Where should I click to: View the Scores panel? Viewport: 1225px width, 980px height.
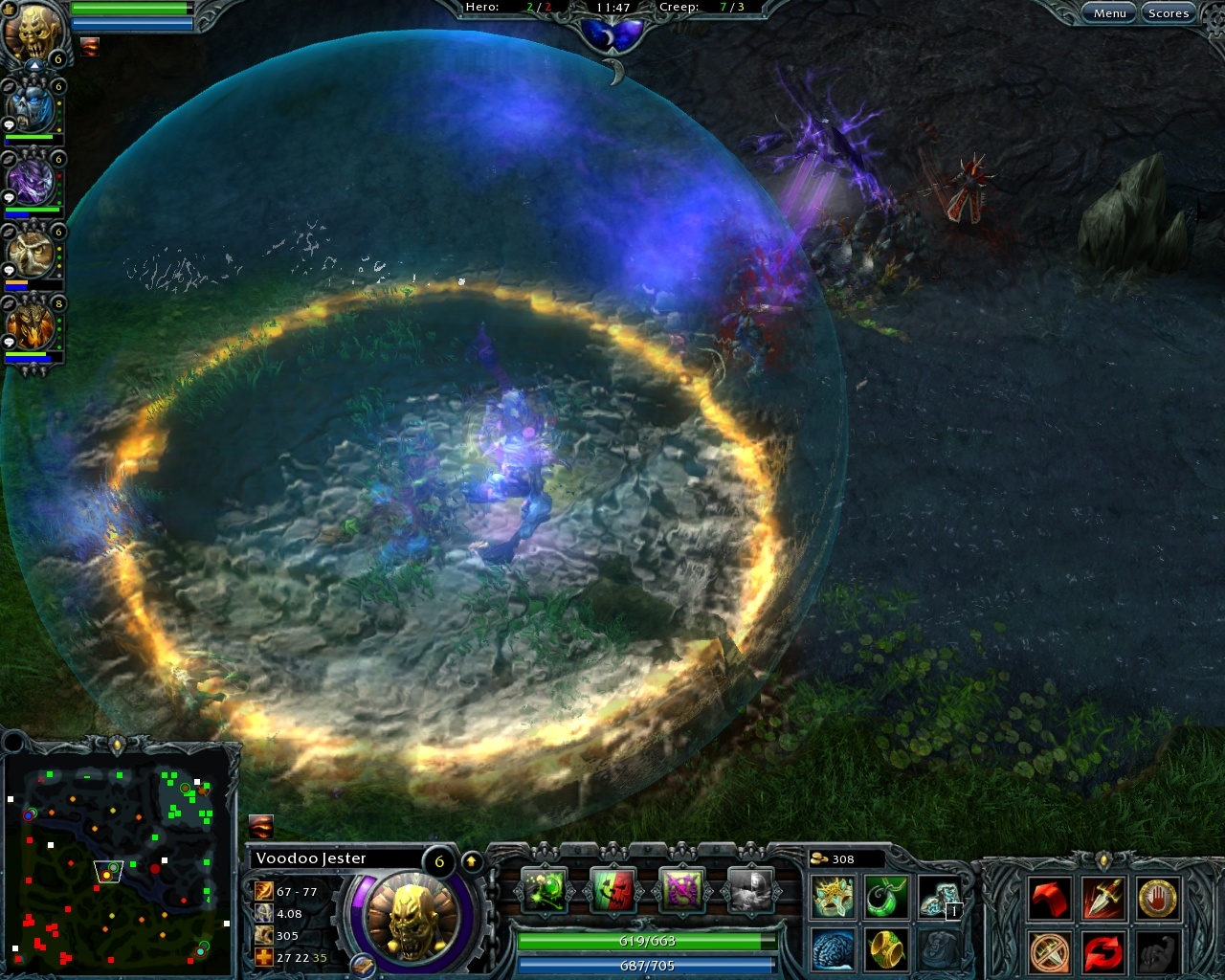[1169, 12]
